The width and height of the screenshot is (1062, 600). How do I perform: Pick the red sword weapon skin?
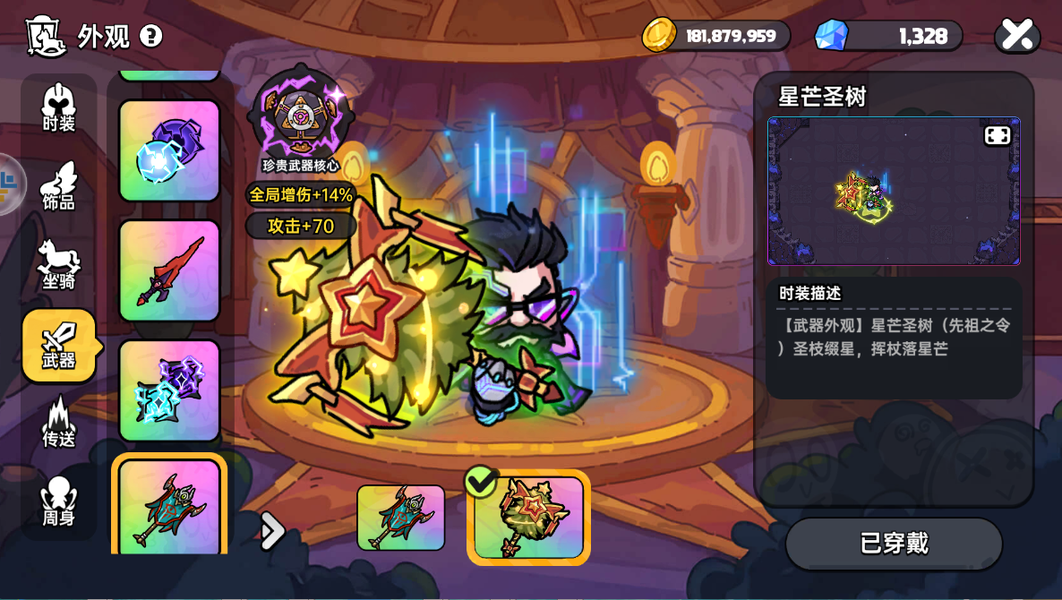(x=169, y=270)
